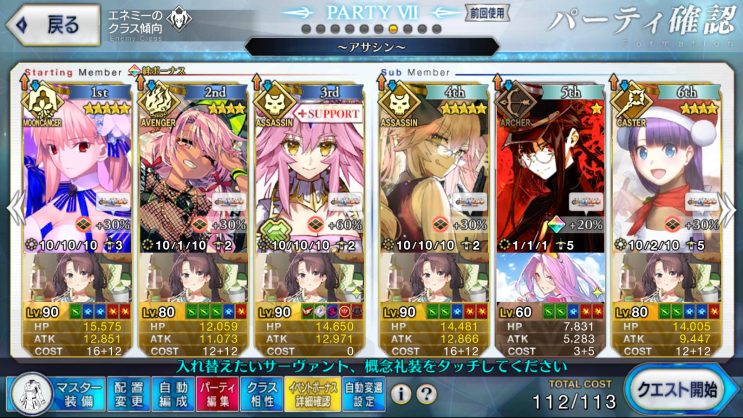Show the クラス相性 class affinity chart

[x=262, y=393]
